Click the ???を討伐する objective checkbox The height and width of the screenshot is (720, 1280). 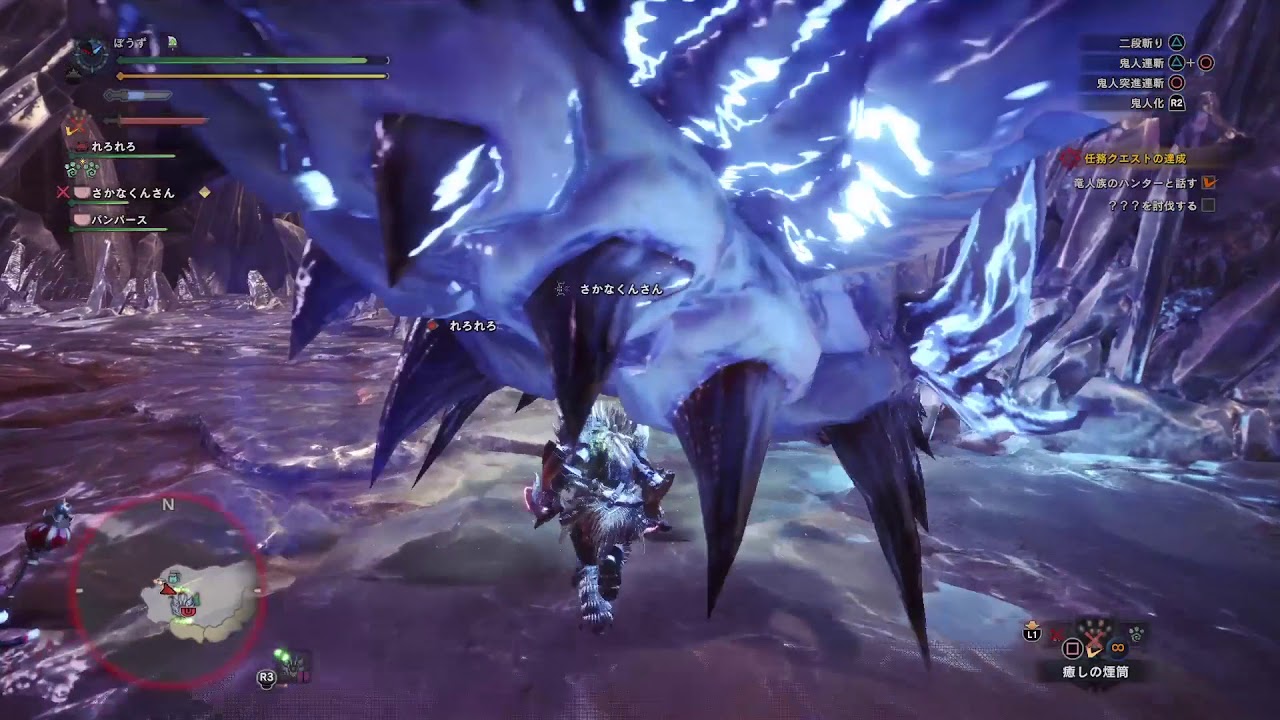coord(1209,206)
